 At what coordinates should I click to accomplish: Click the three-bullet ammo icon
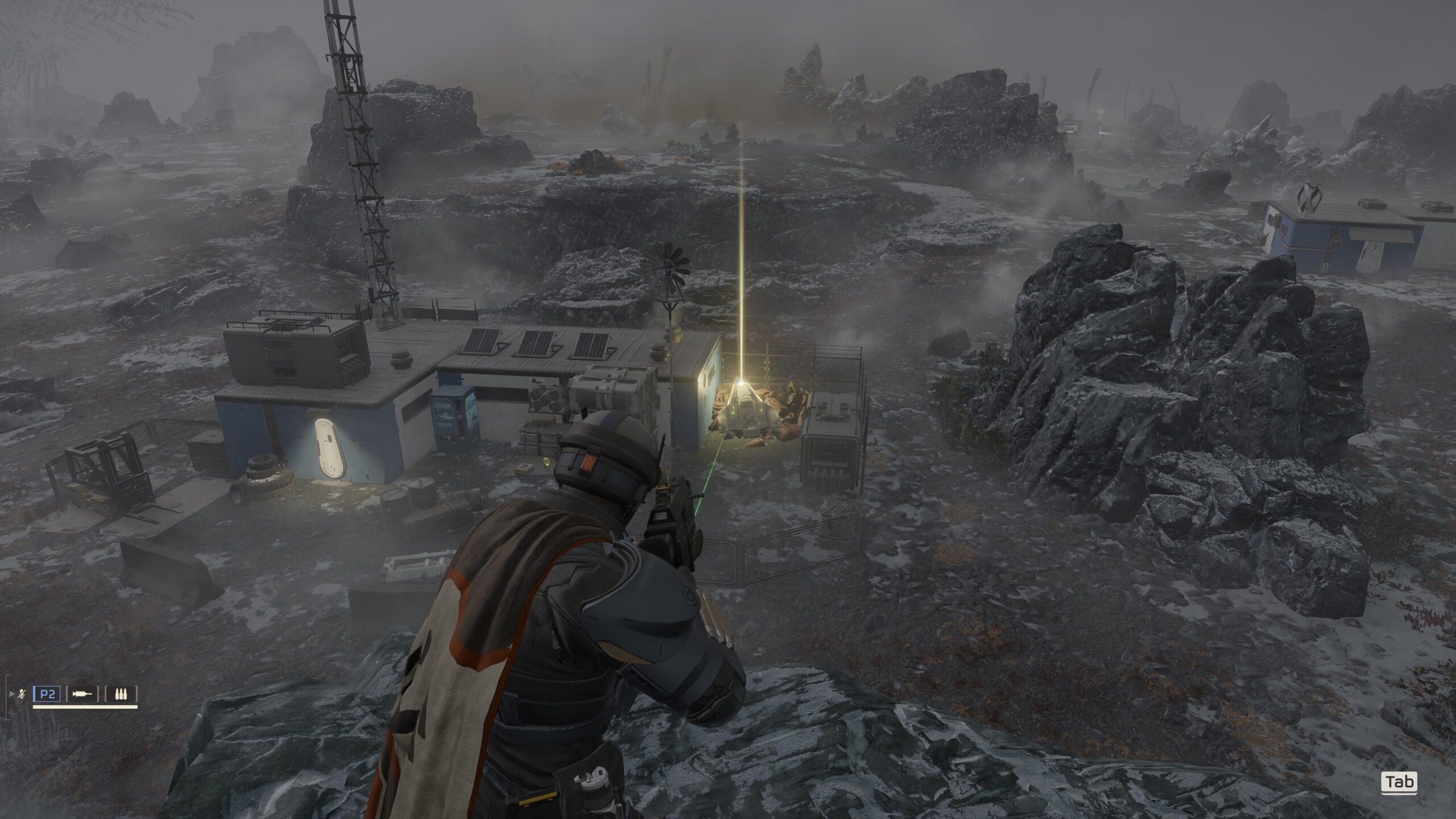coord(121,694)
